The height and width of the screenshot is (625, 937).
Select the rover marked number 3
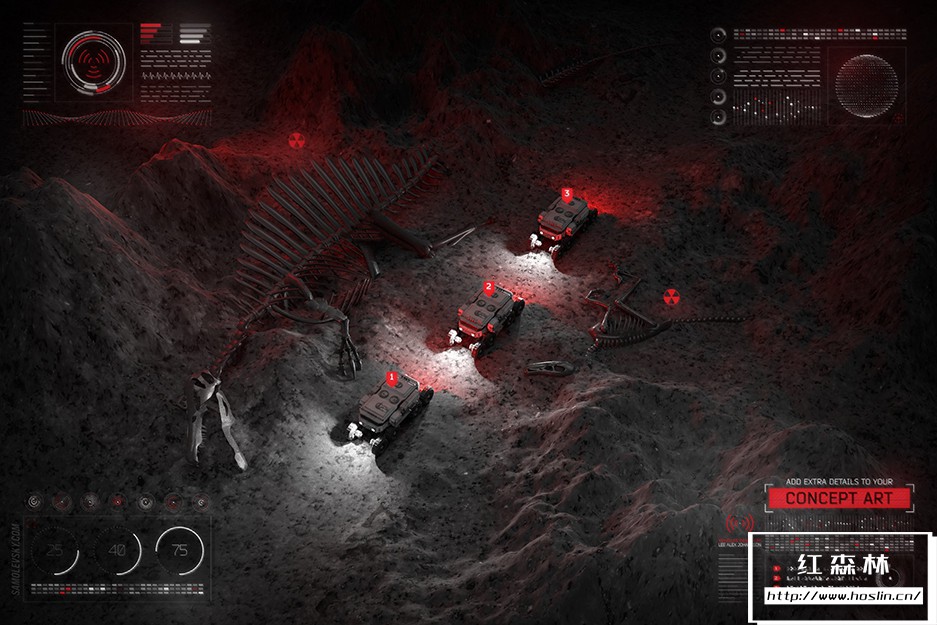coord(566,220)
